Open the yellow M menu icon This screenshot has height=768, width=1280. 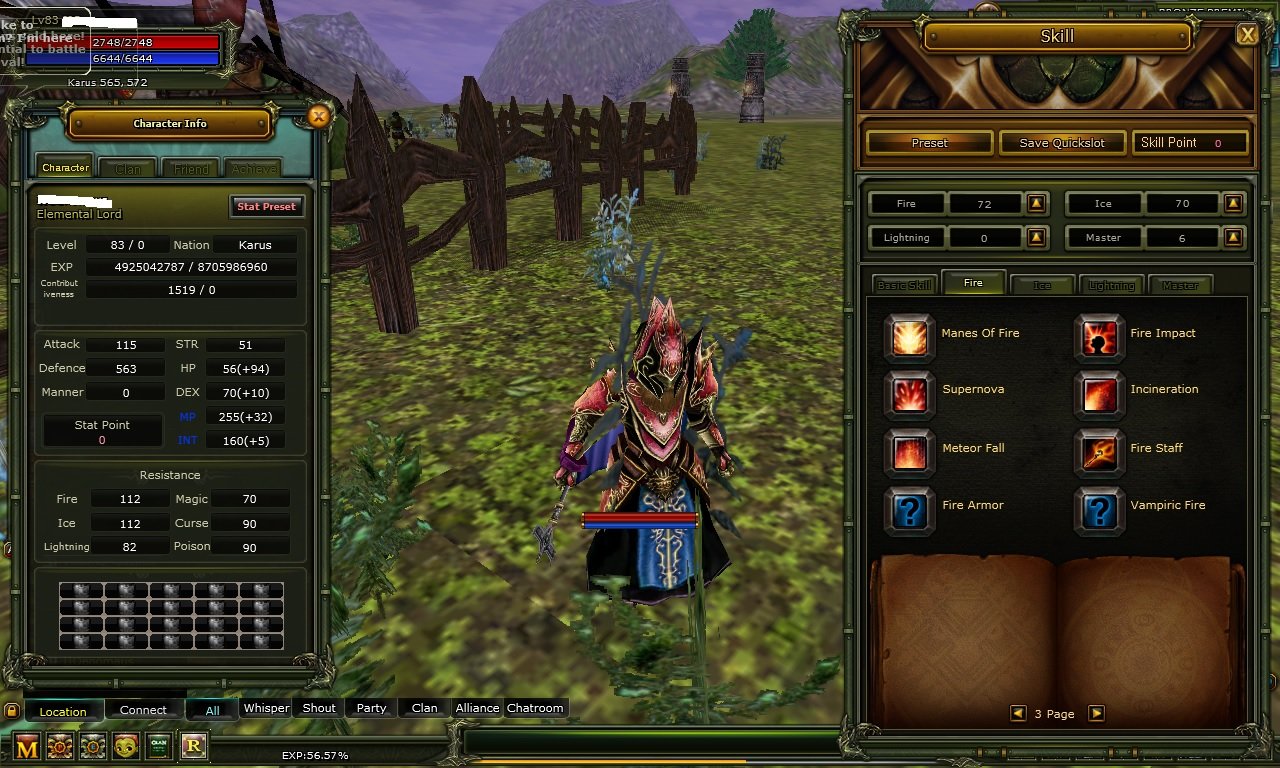[x=27, y=746]
